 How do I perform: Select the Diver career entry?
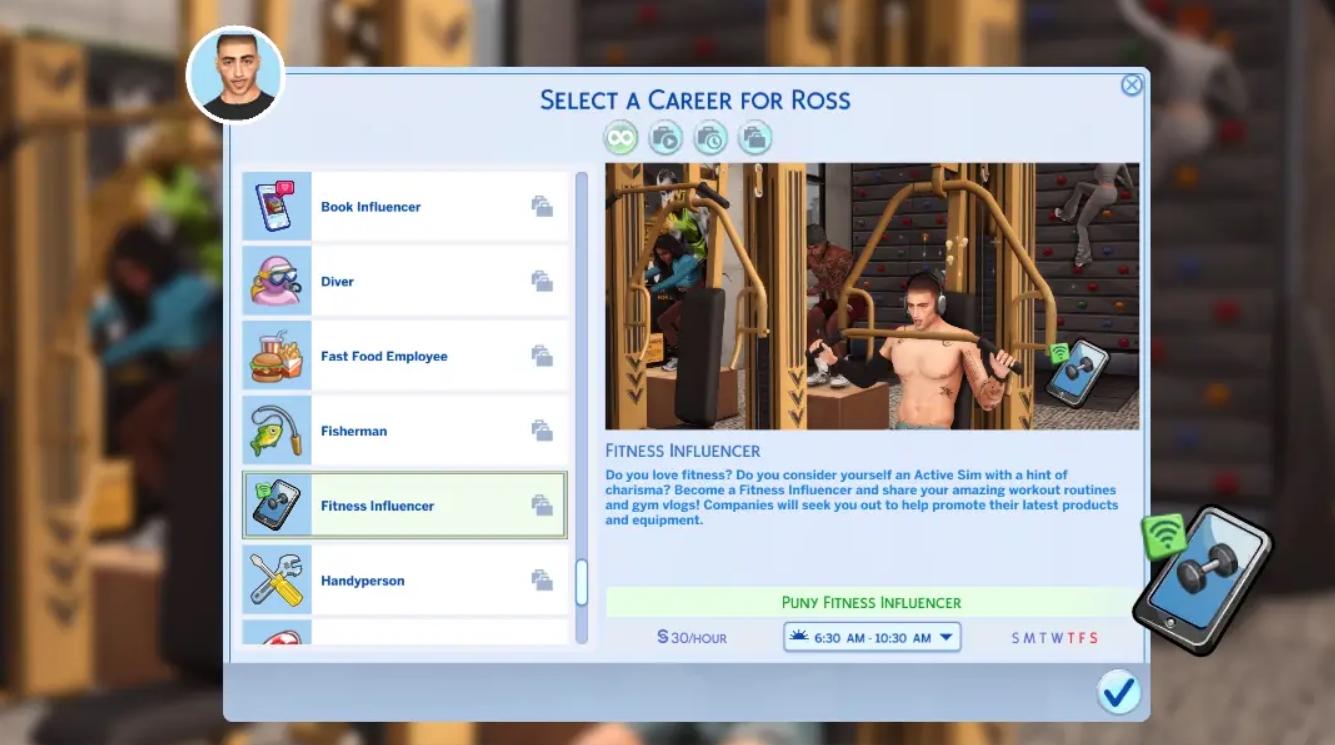[404, 282]
